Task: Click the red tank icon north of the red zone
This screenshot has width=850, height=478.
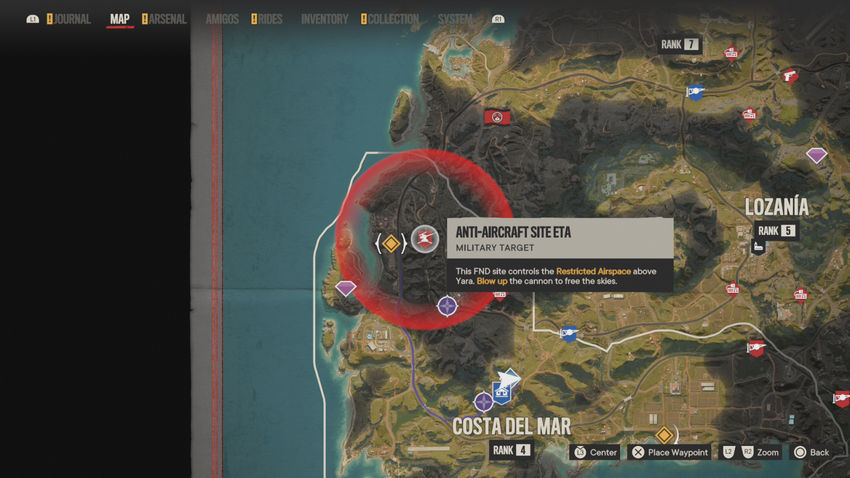Action: pyautogui.click(x=495, y=117)
